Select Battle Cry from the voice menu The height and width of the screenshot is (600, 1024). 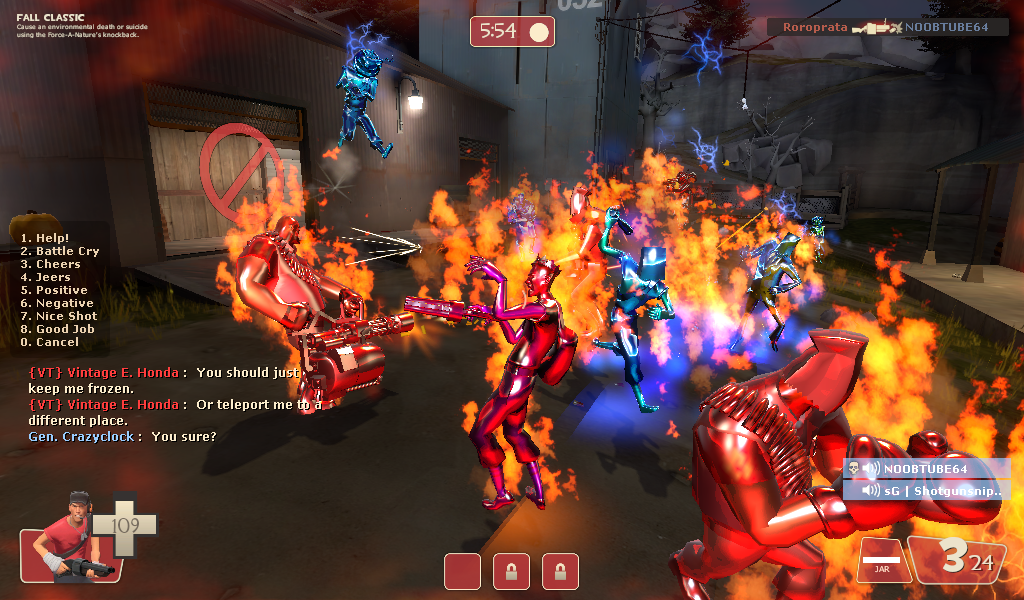tap(60, 251)
